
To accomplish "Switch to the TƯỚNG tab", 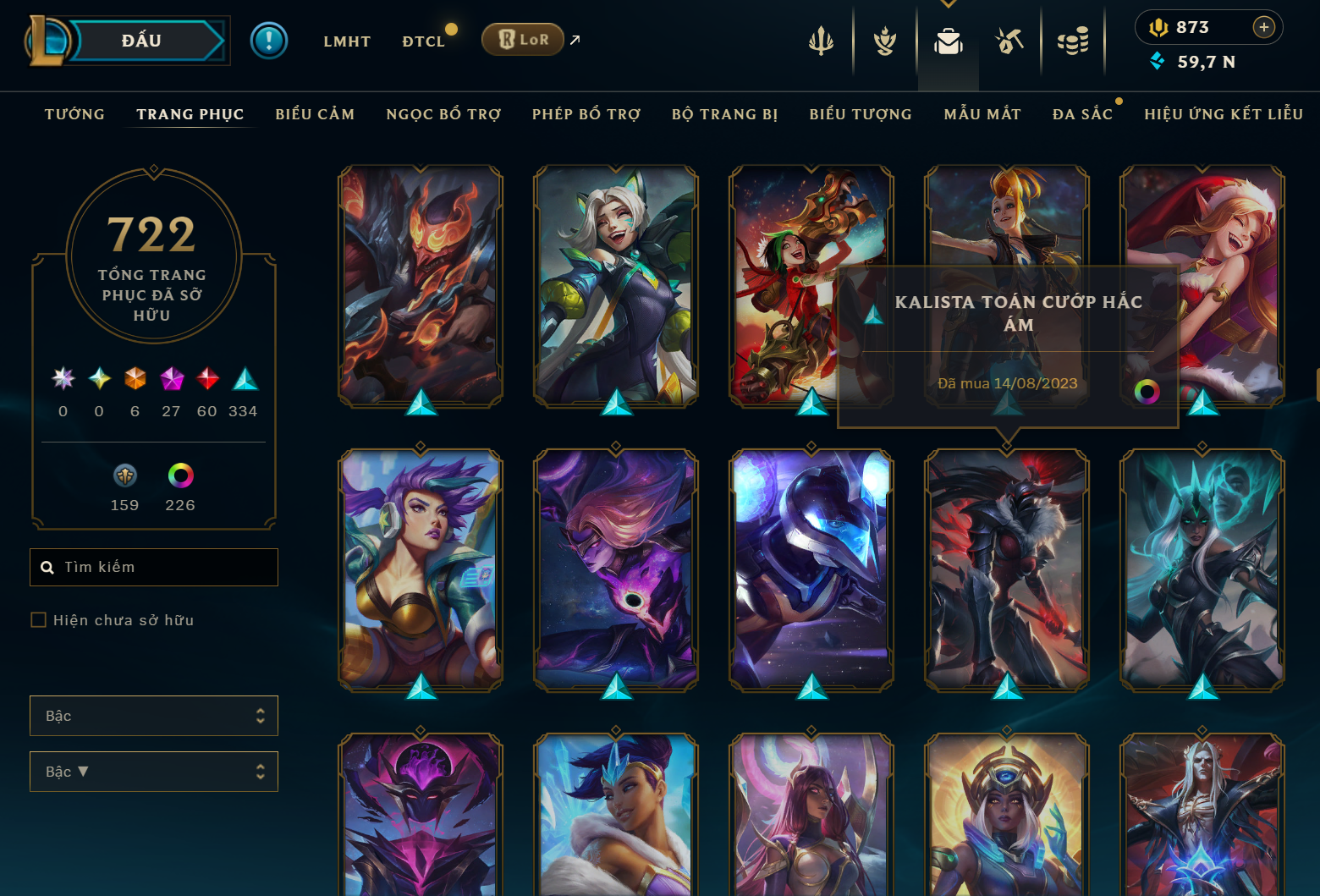I will [x=74, y=114].
